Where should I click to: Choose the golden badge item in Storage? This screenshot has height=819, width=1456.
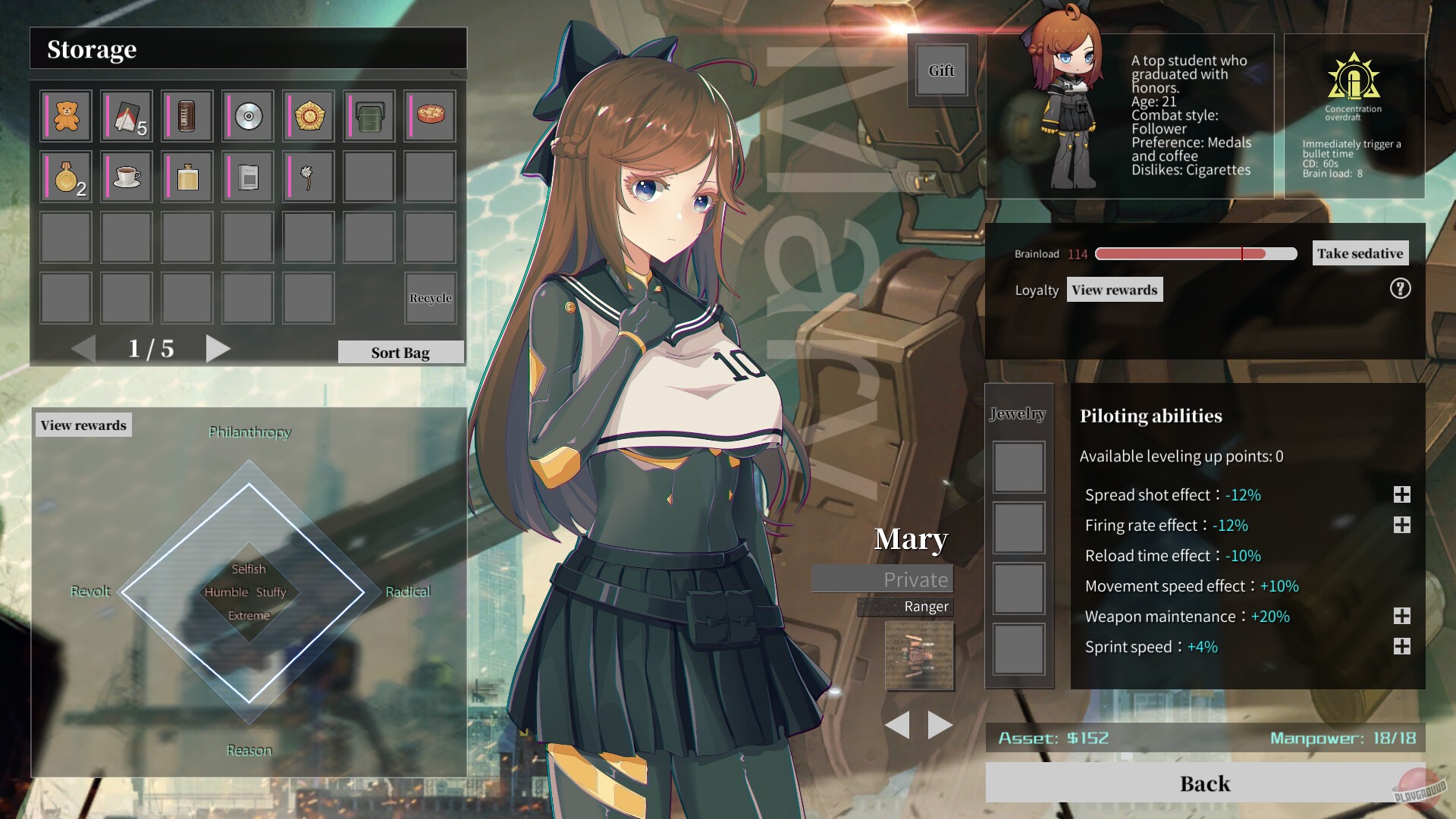coord(308,115)
